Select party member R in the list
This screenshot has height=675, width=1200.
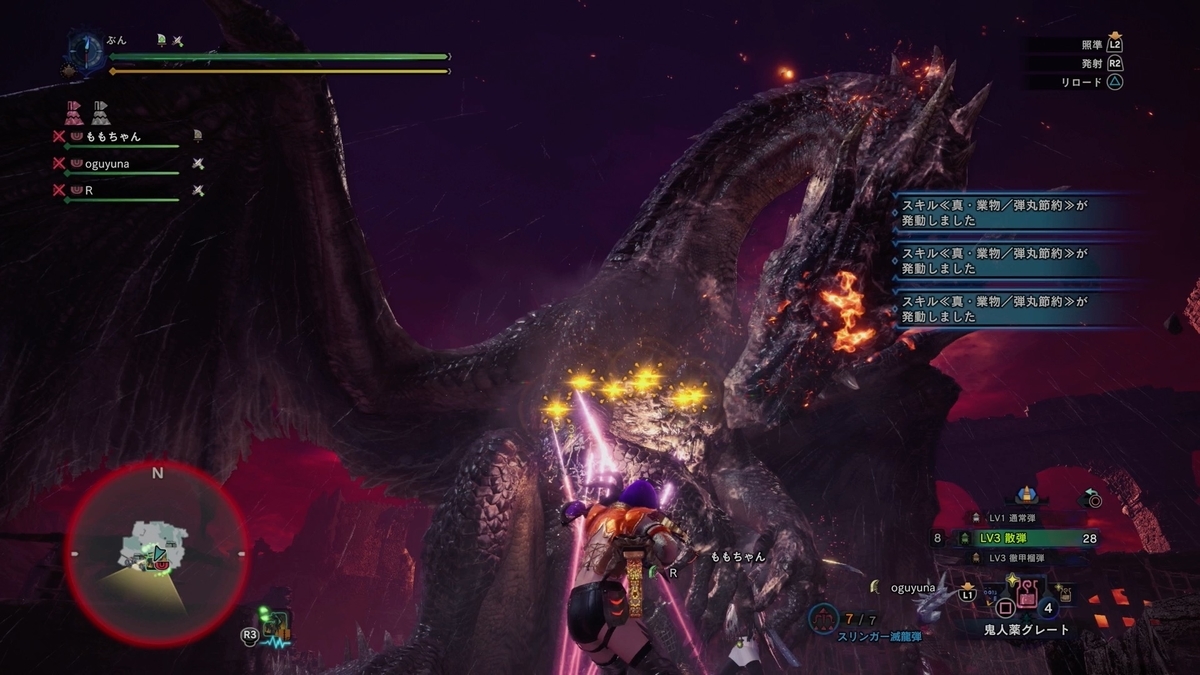89,189
